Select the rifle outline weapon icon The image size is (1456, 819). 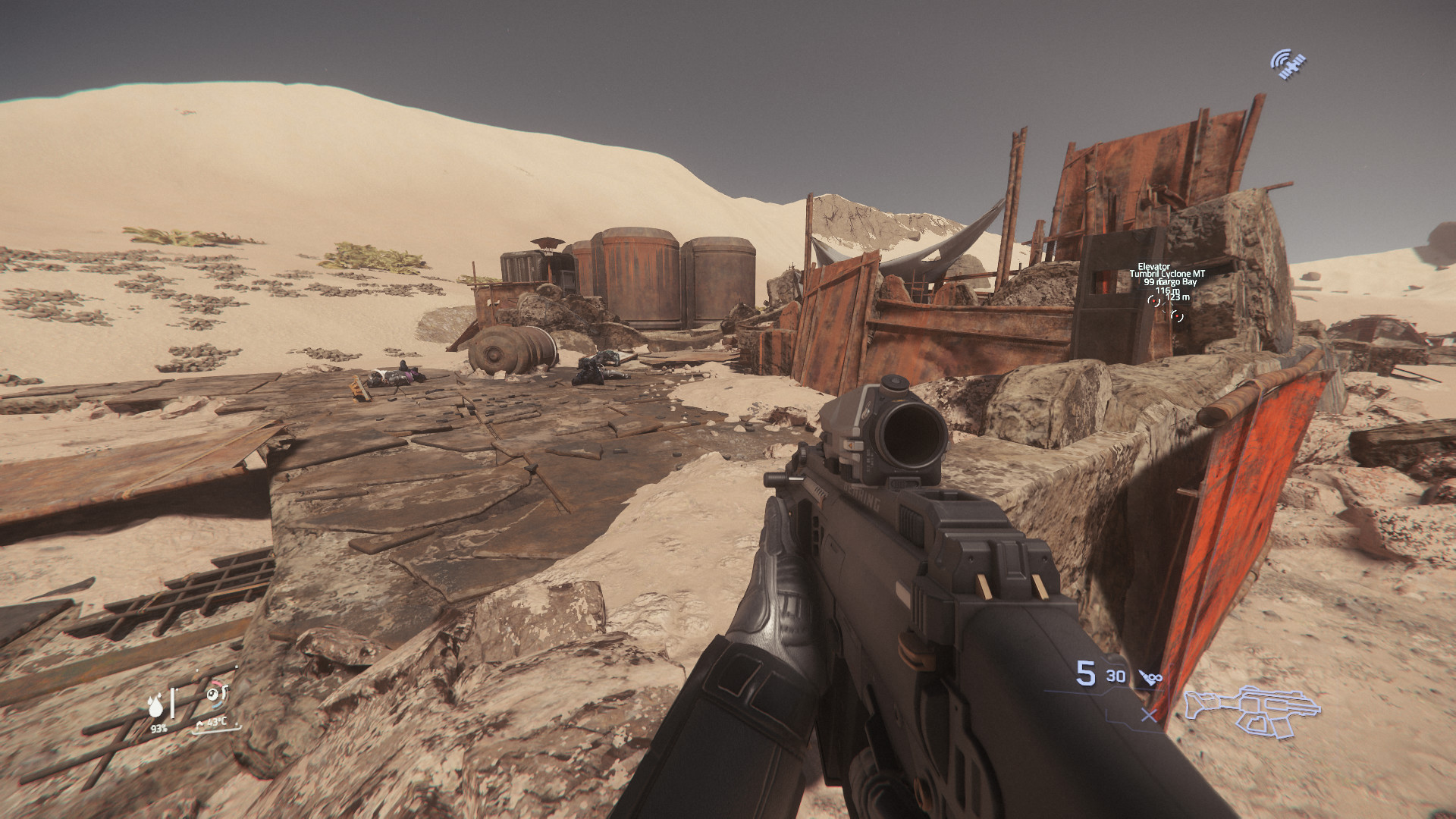pyautogui.click(x=1251, y=711)
